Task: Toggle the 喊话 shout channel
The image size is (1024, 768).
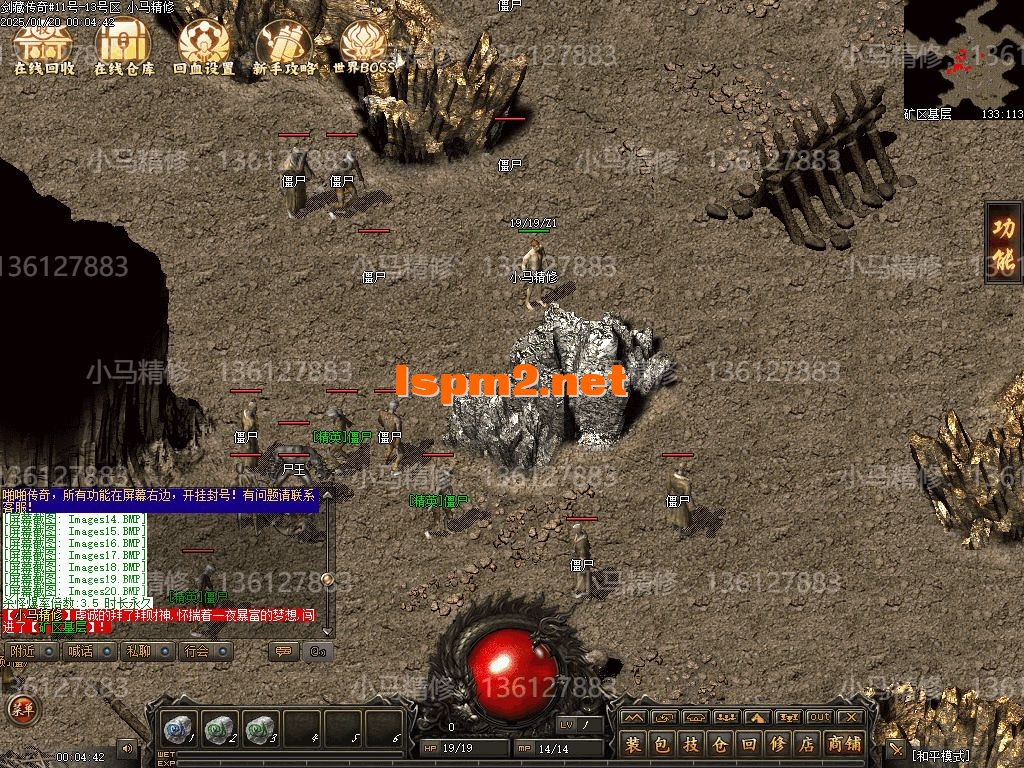Action: pos(80,651)
